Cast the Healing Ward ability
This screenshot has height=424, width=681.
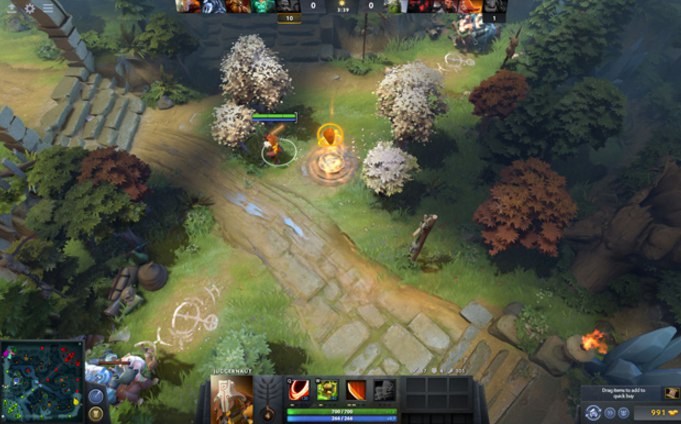[327, 390]
